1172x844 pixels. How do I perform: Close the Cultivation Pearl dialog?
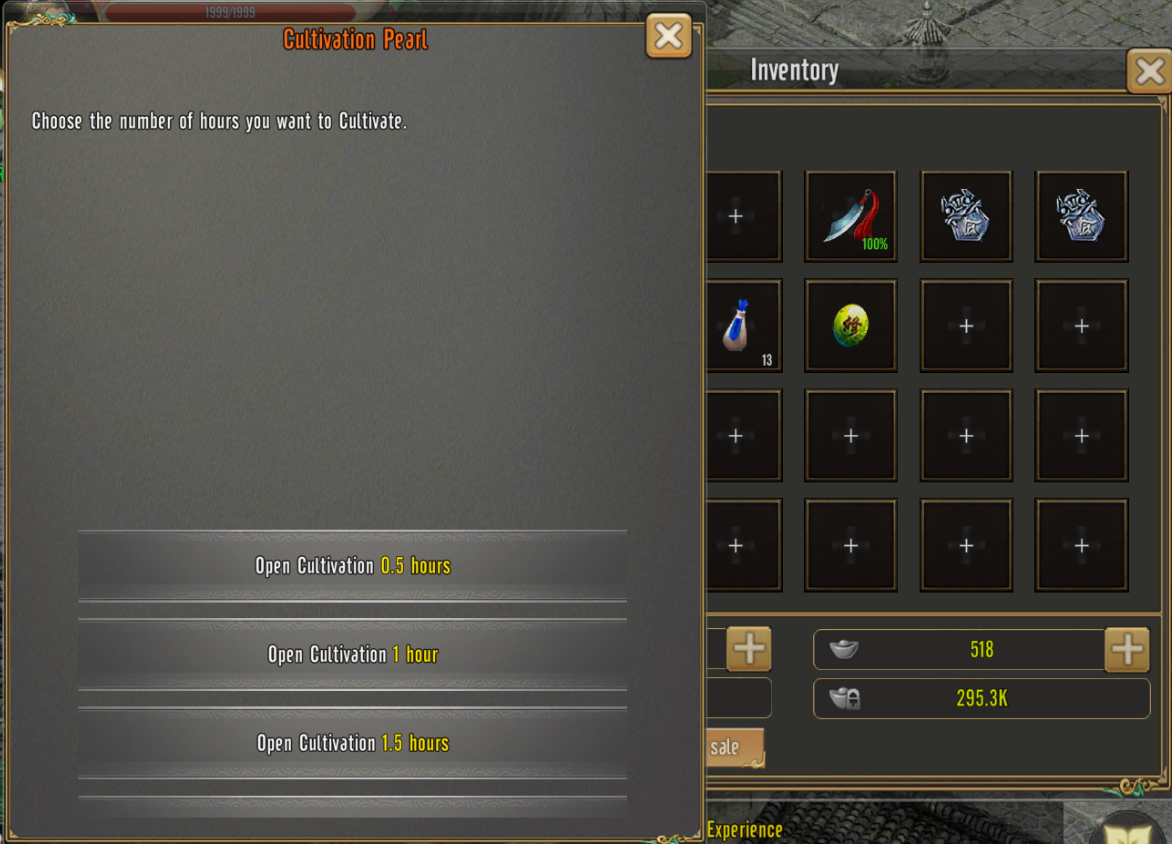tap(668, 37)
